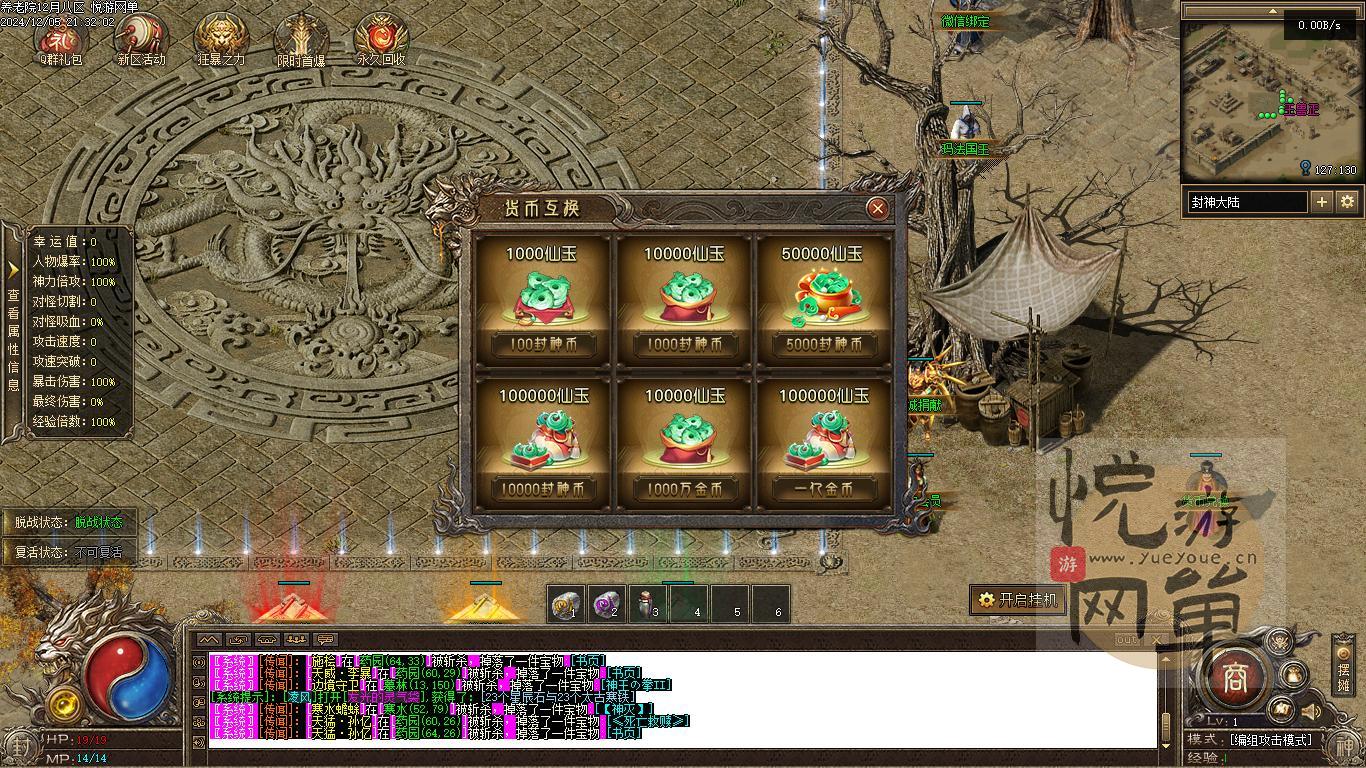The image size is (1366, 768).
Task: Use the white scroll in hotbar slot 1
Action: tap(566, 604)
